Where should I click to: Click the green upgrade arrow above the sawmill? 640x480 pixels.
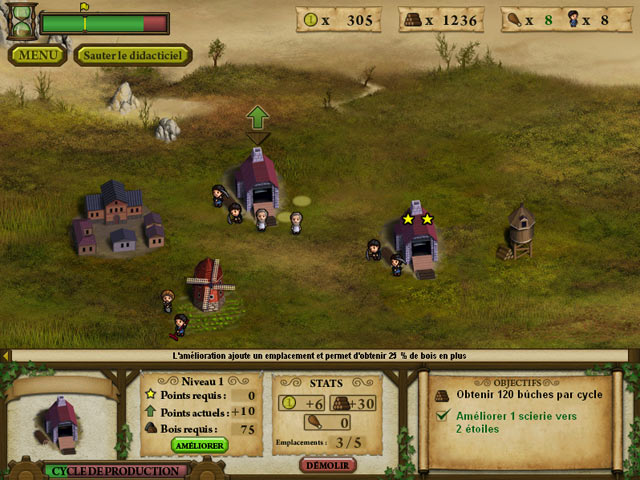click(x=258, y=117)
